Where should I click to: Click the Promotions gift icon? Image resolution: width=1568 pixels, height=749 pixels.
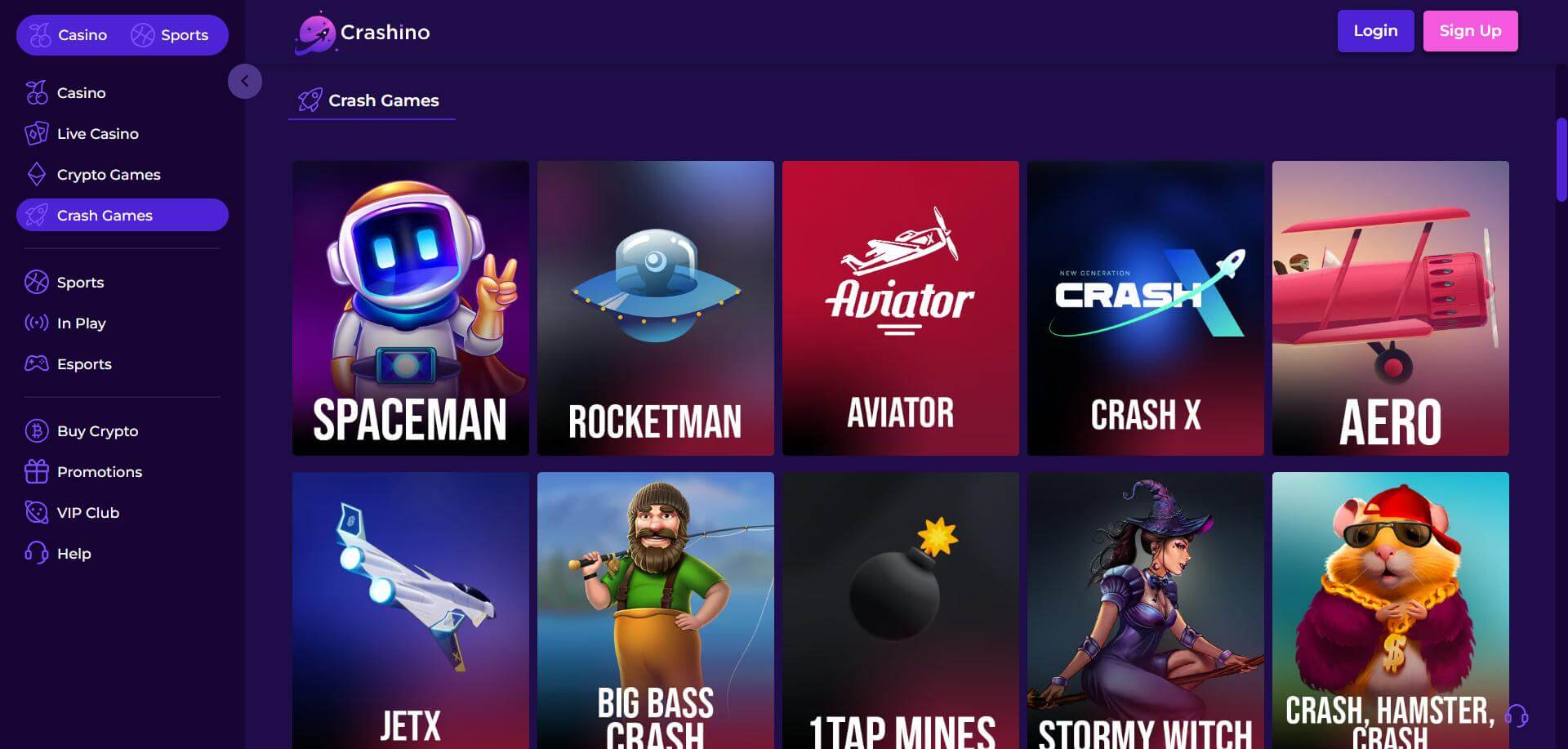pyautogui.click(x=36, y=471)
